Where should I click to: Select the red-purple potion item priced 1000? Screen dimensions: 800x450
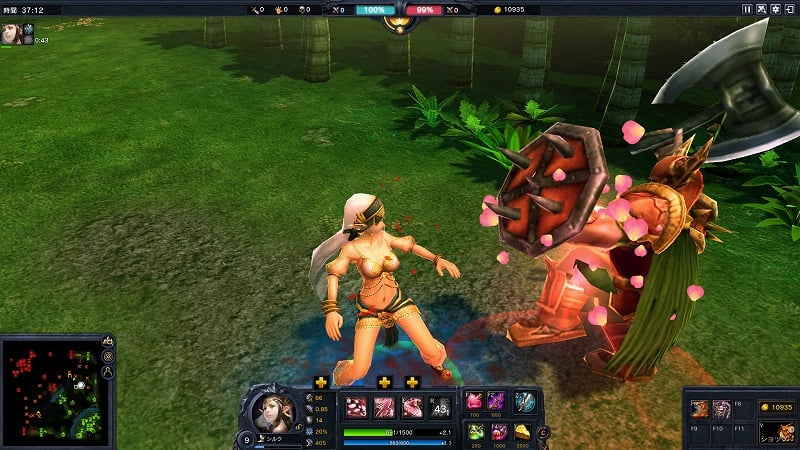pos(496,431)
